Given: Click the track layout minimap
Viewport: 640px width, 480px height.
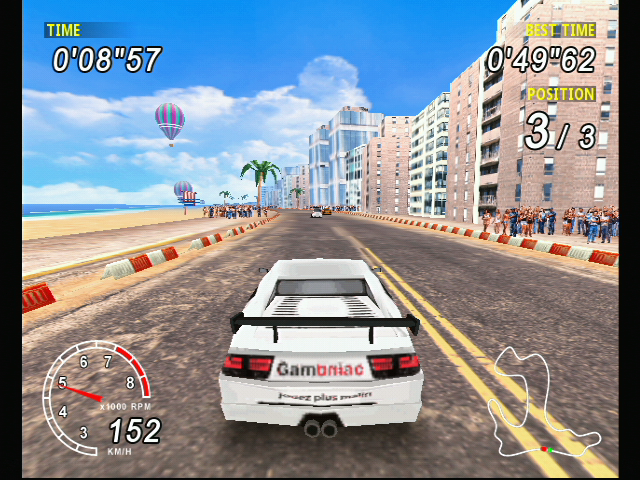Looking at the screenshot, I should click(x=541, y=404).
